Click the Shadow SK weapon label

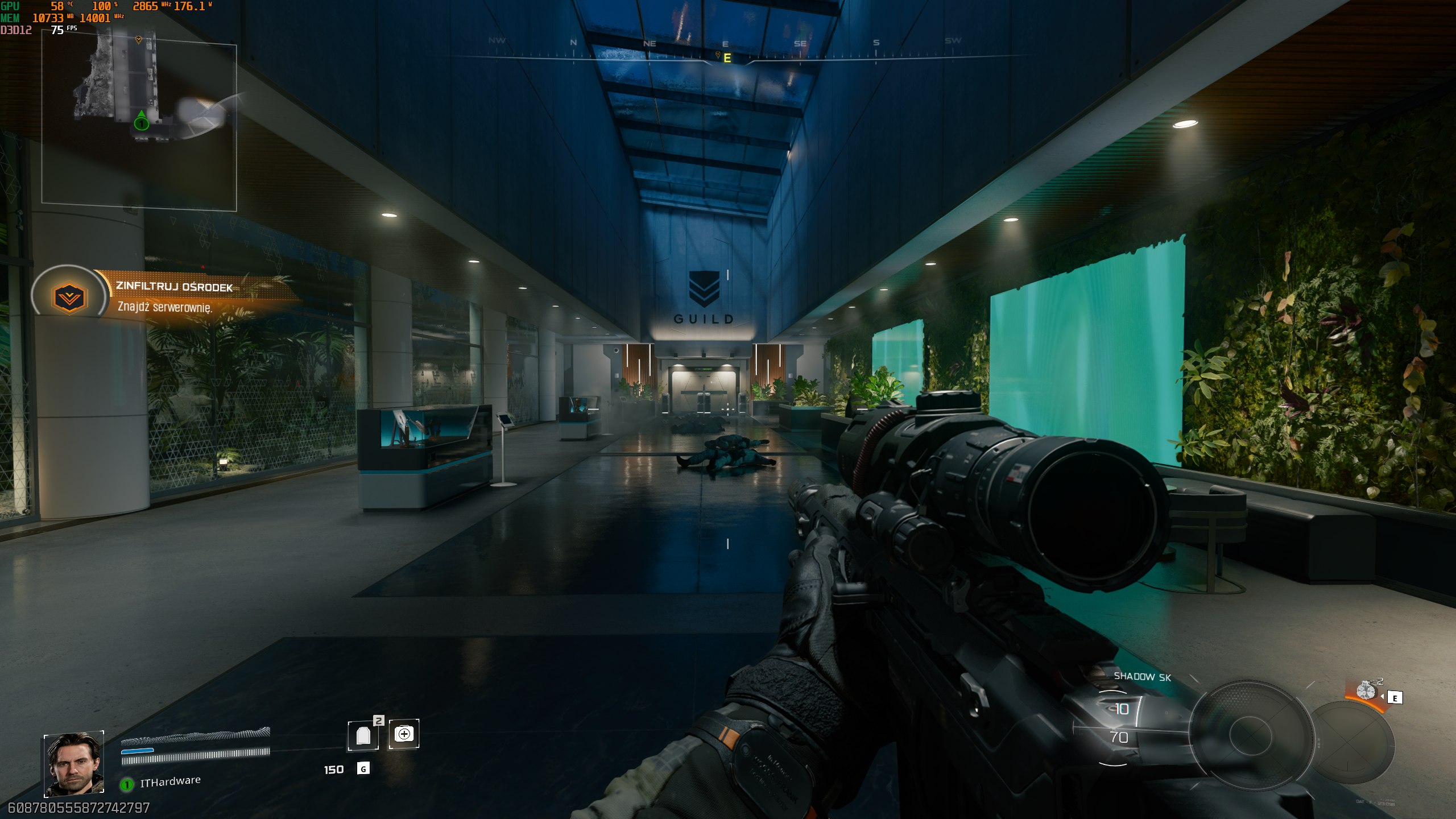[x=1142, y=676]
